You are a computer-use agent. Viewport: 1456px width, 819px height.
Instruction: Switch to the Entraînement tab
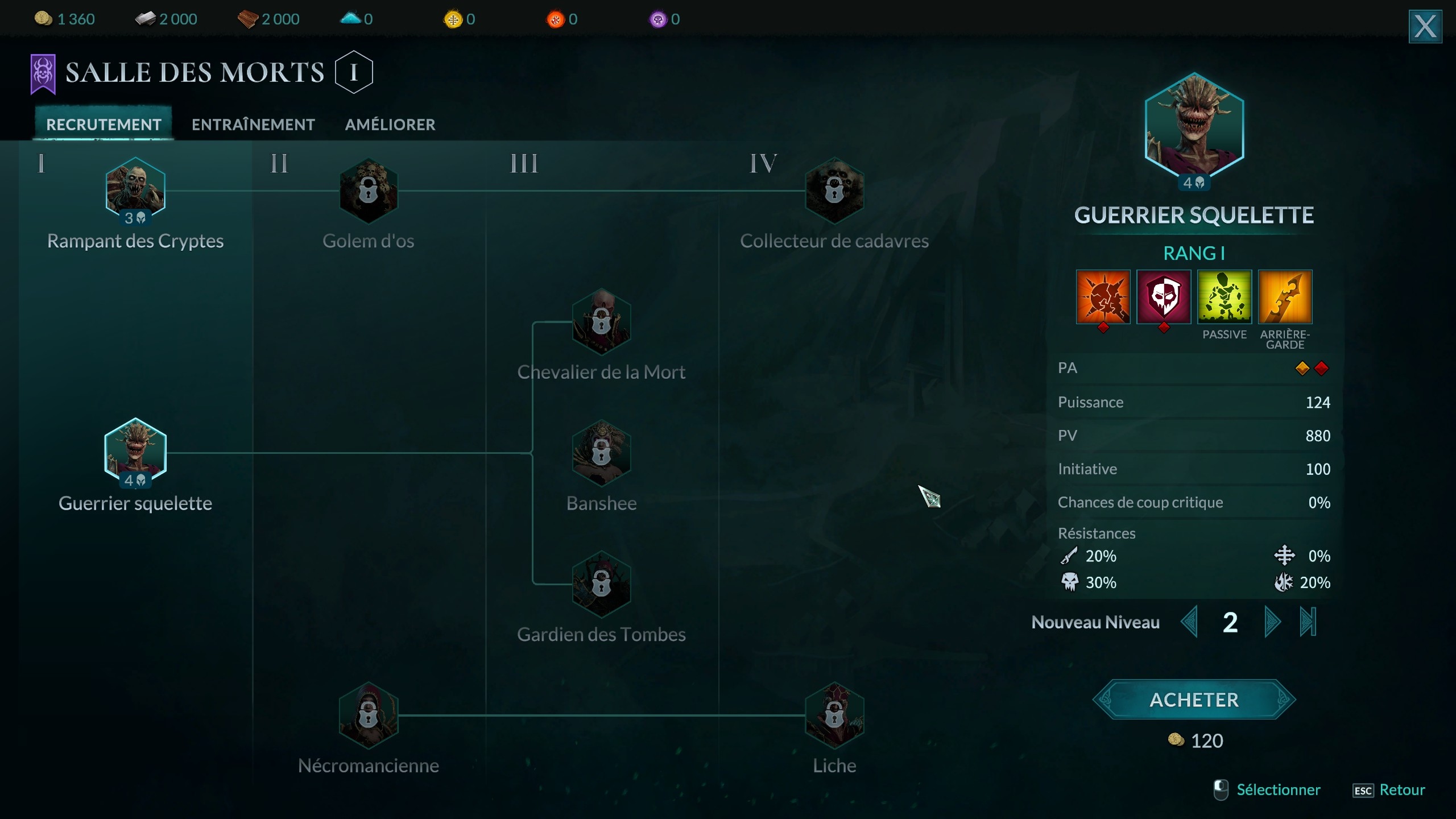click(x=253, y=125)
